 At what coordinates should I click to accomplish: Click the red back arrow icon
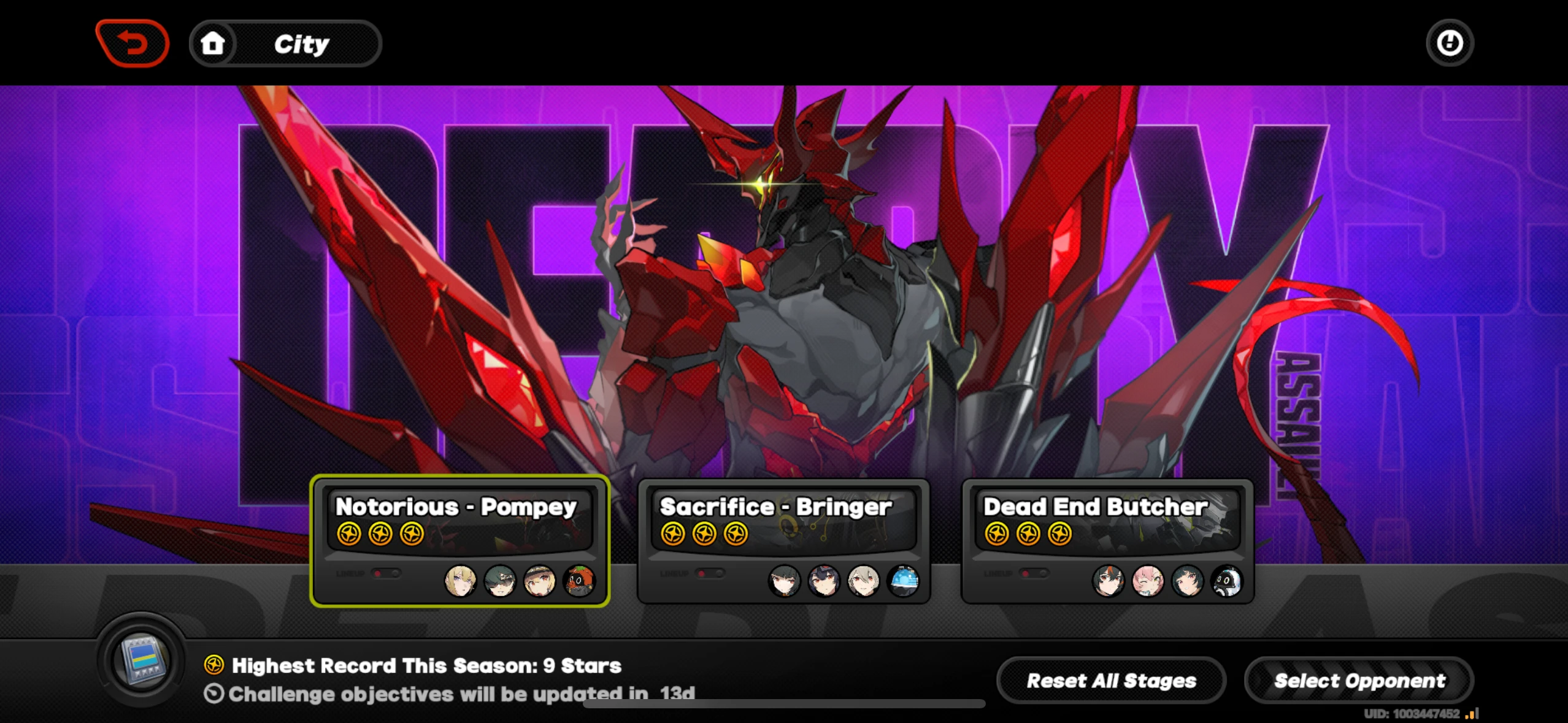tap(131, 42)
